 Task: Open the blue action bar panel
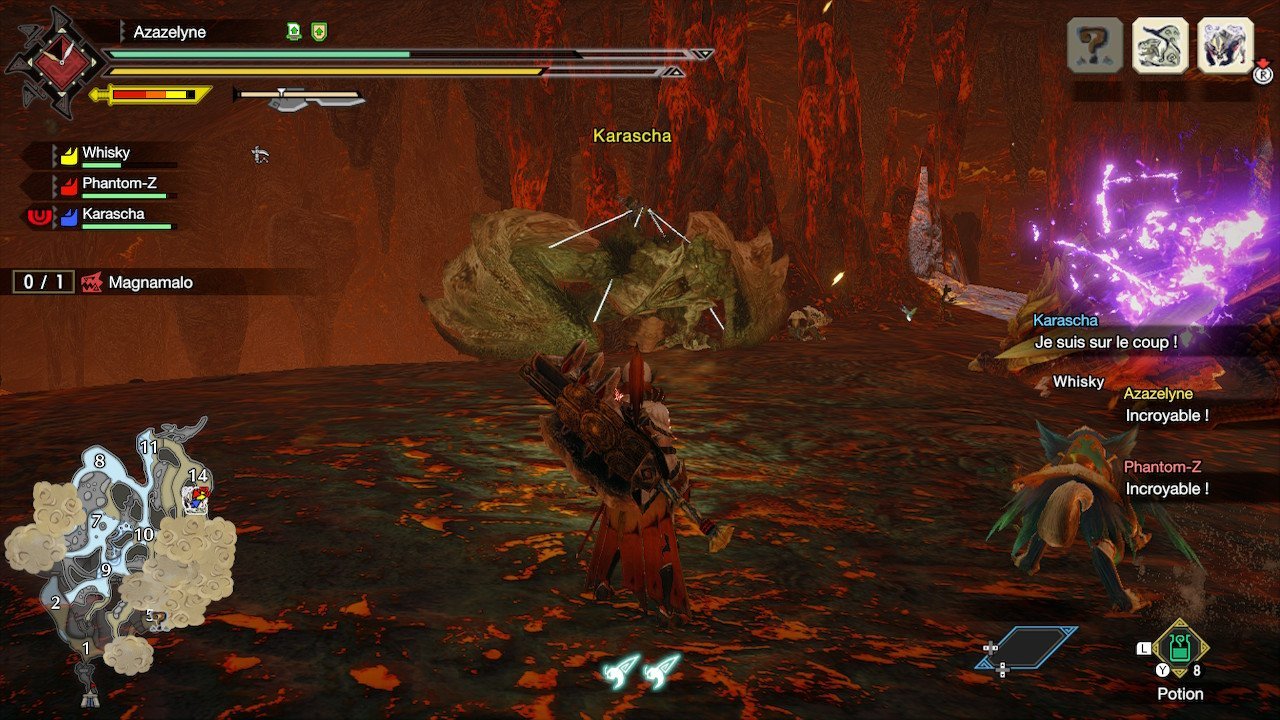tap(1027, 647)
